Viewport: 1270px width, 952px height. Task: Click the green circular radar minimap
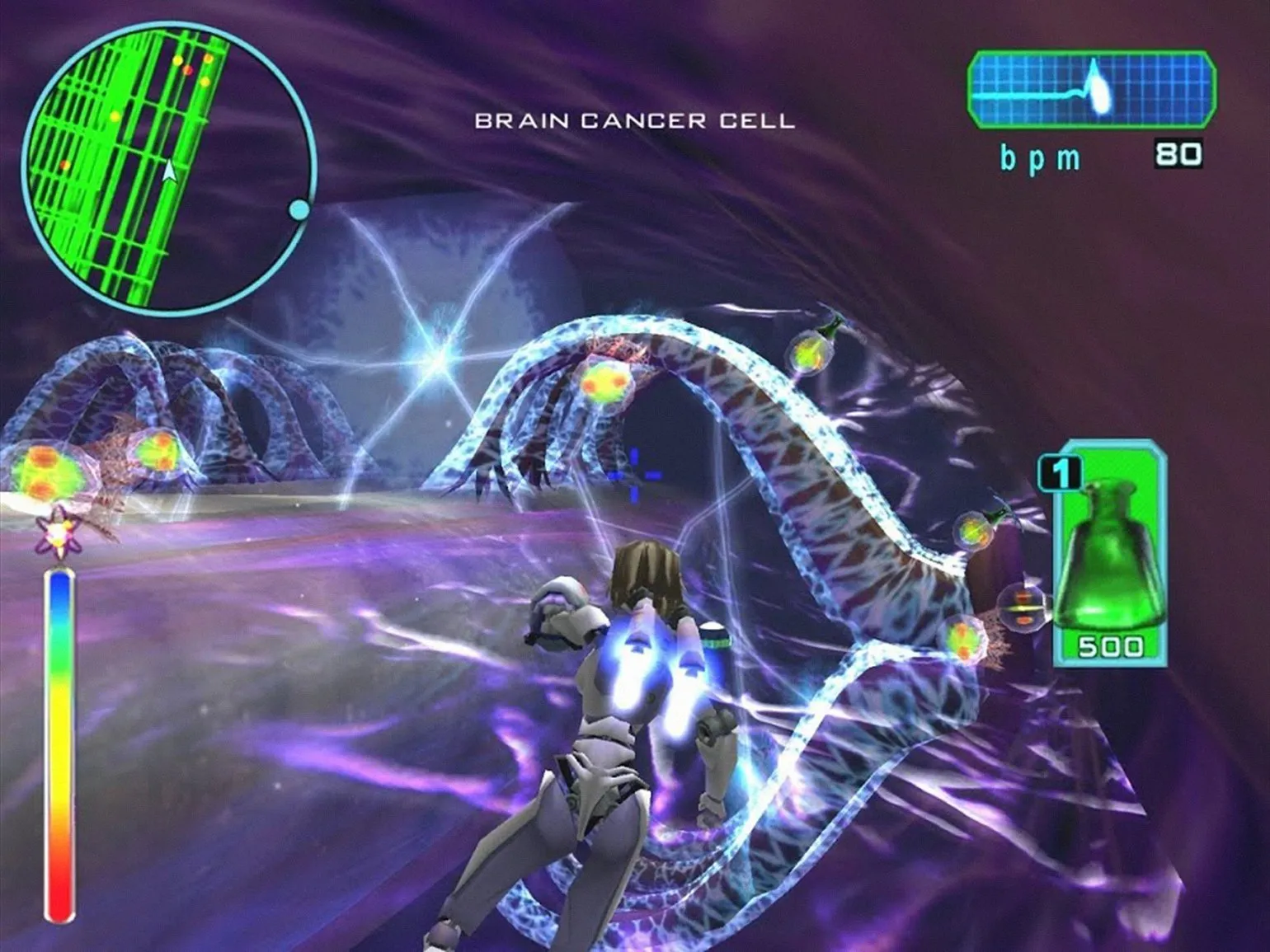[x=169, y=169]
